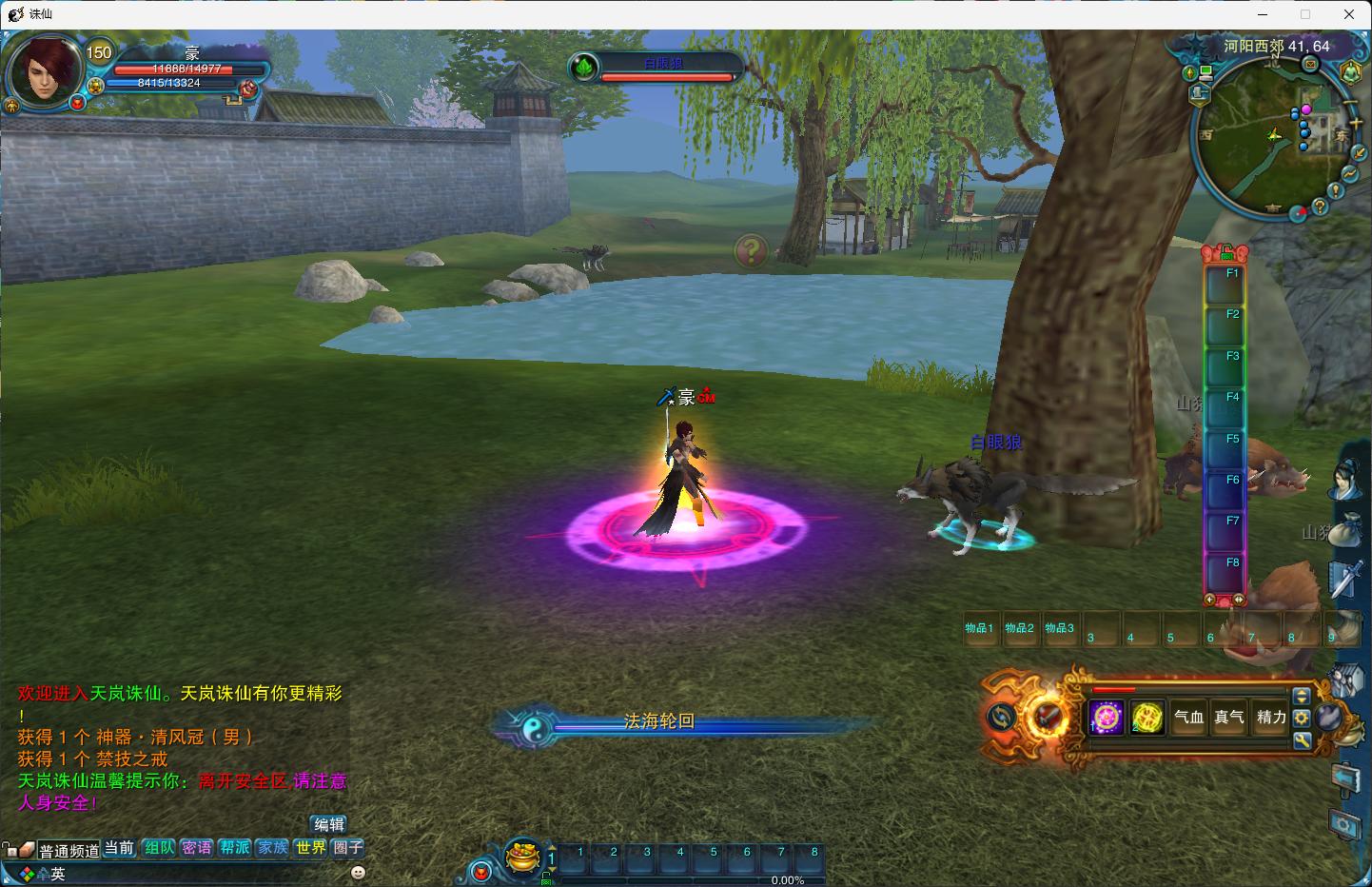Click the mail envelope icon on the minimap
Viewport: 1372px width, 887px height.
pyautogui.click(x=1310, y=65)
